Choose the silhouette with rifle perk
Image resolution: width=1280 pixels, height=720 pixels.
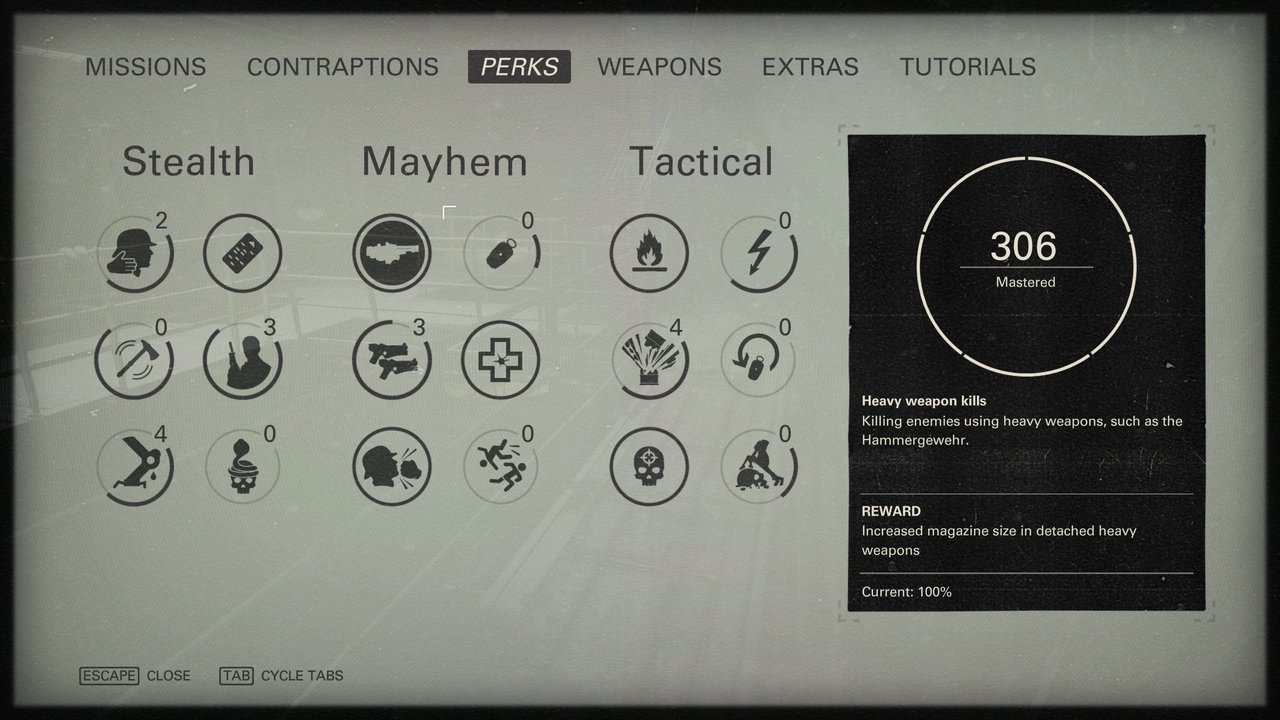pyautogui.click(x=241, y=359)
